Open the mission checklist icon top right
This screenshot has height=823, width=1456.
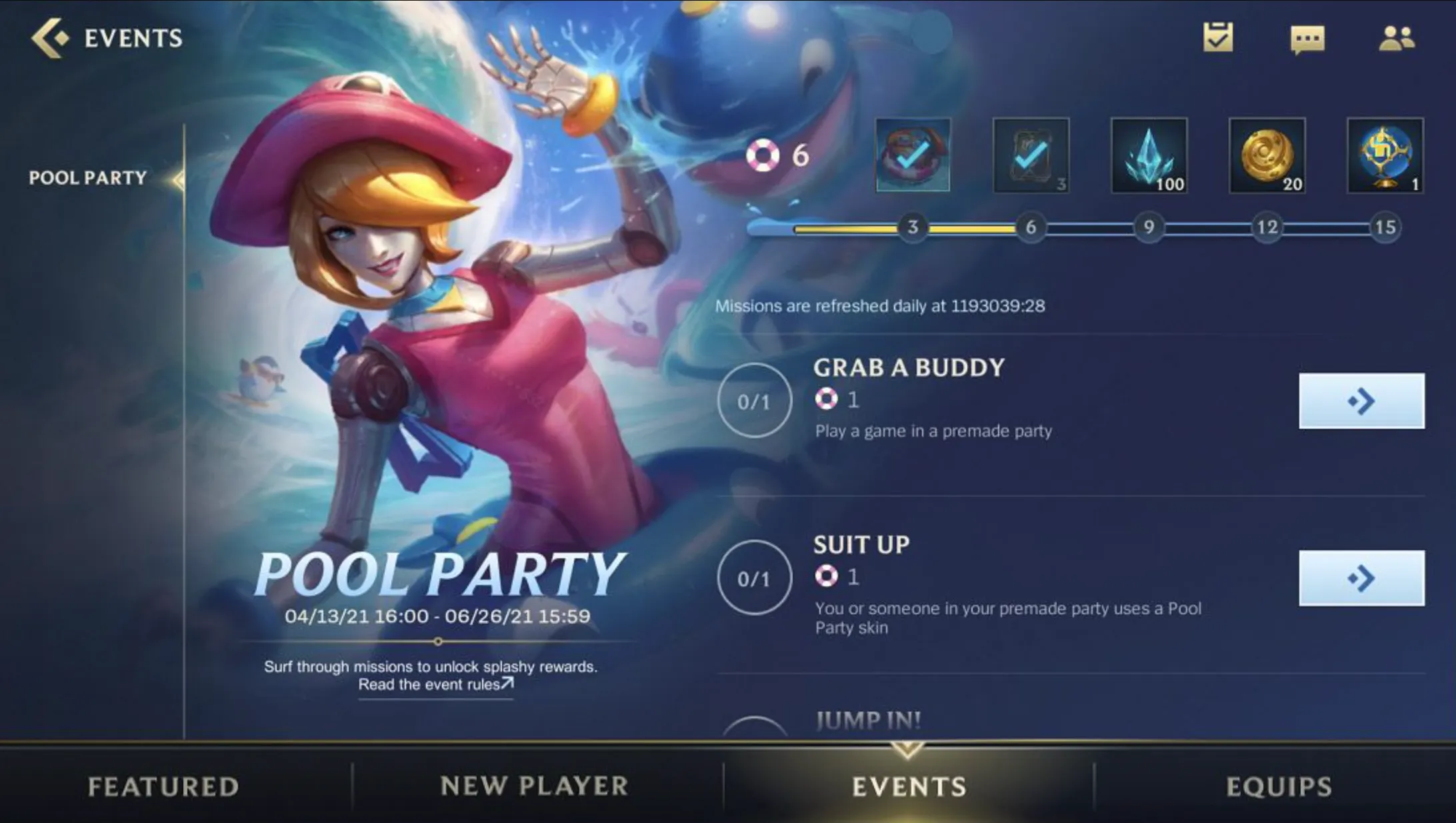(1218, 38)
